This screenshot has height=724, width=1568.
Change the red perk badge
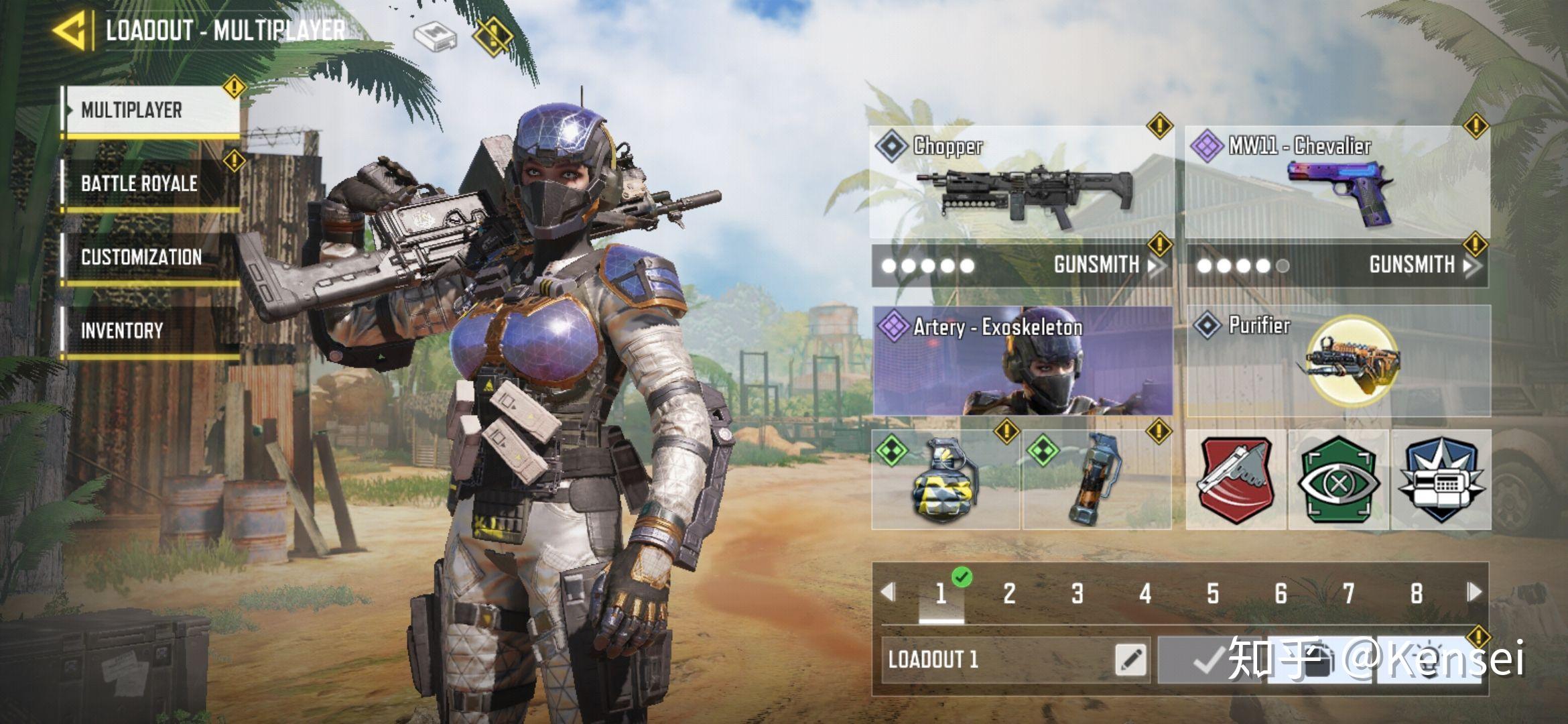pyautogui.click(x=1236, y=480)
